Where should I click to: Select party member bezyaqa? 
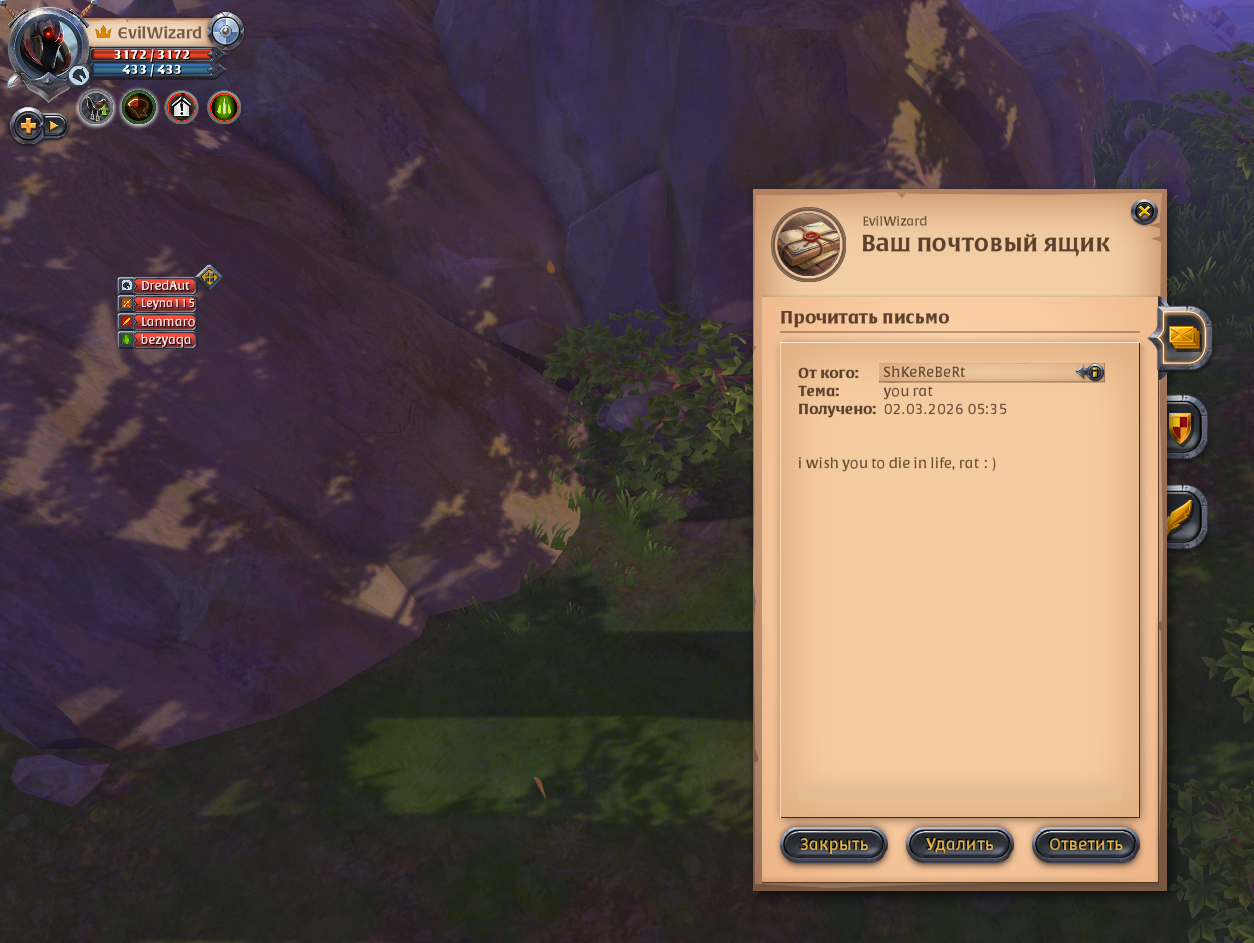163,340
